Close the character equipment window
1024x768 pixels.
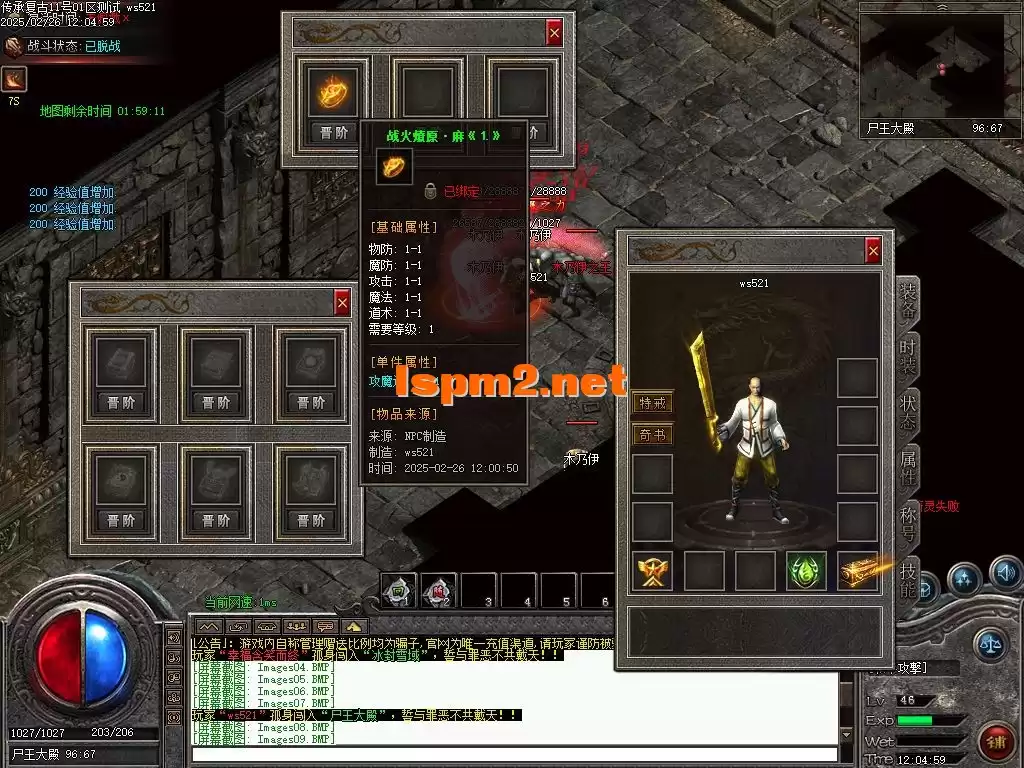click(x=873, y=250)
